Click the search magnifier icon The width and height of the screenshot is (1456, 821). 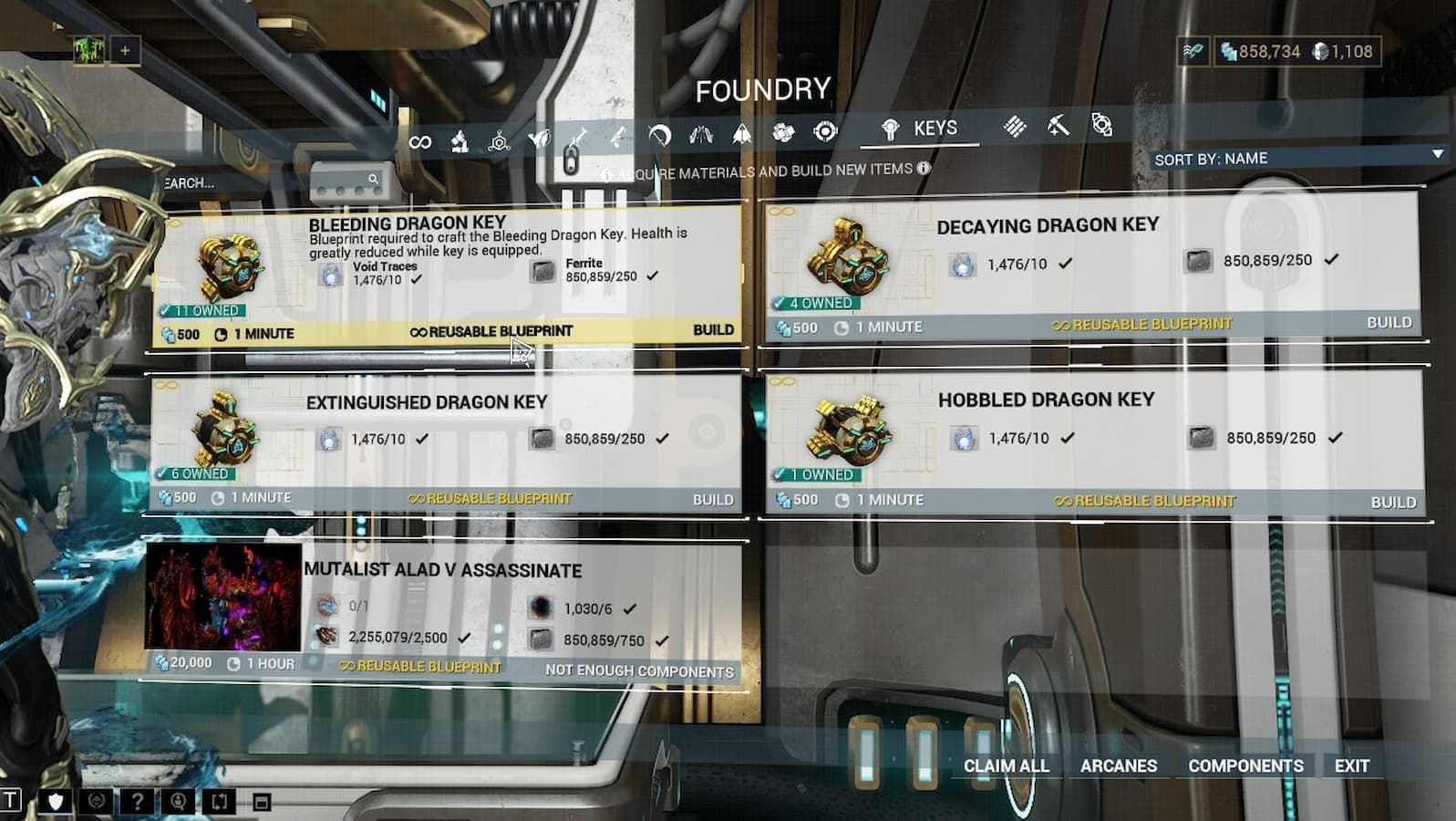click(x=372, y=179)
